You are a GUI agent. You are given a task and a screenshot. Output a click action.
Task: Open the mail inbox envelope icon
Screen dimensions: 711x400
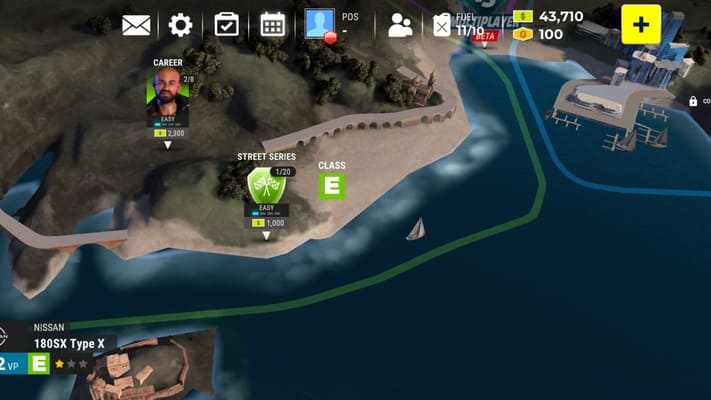(x=136, y=24)
